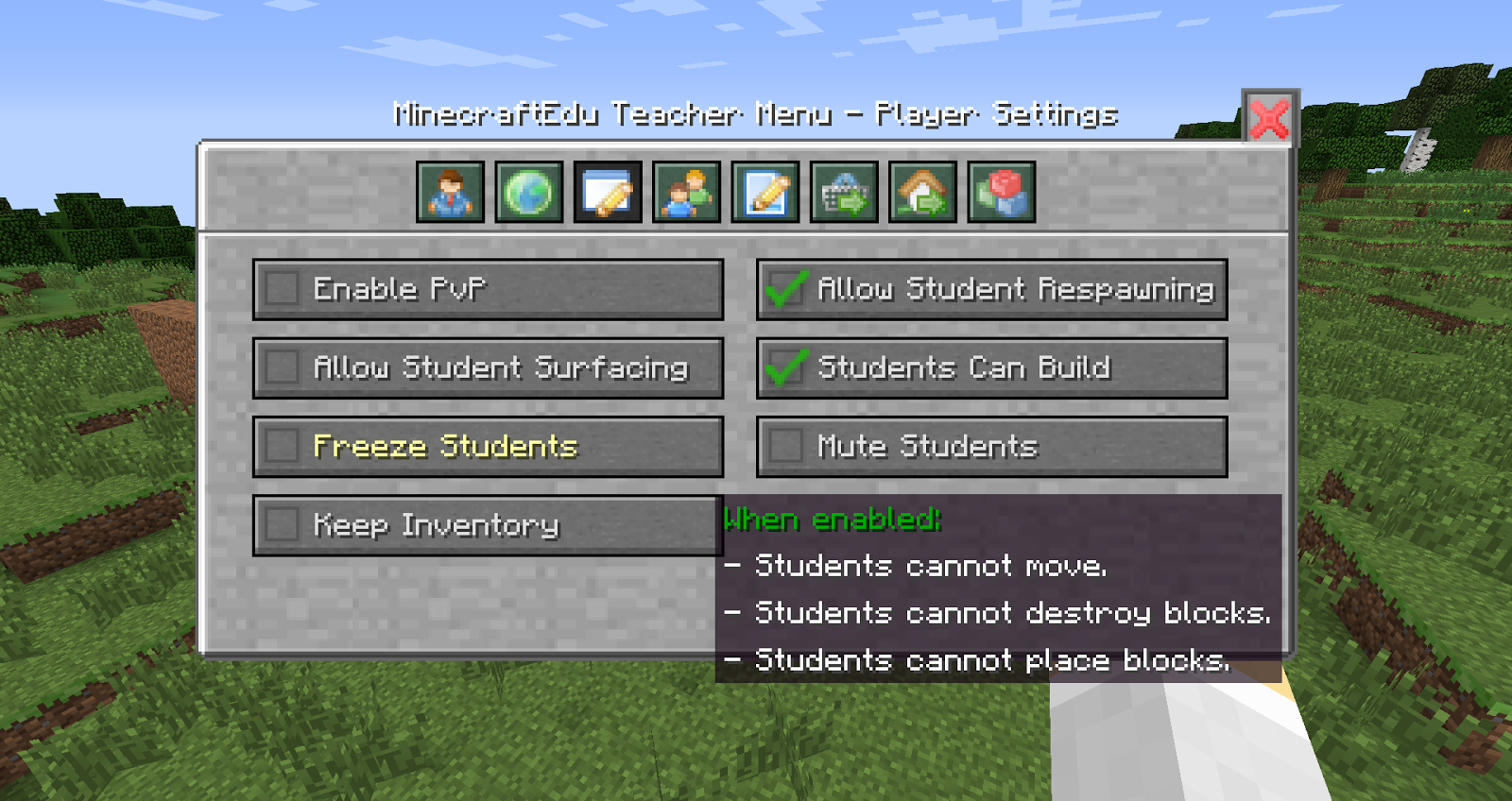Check Allow Student Surfacing

pos(282,367)
